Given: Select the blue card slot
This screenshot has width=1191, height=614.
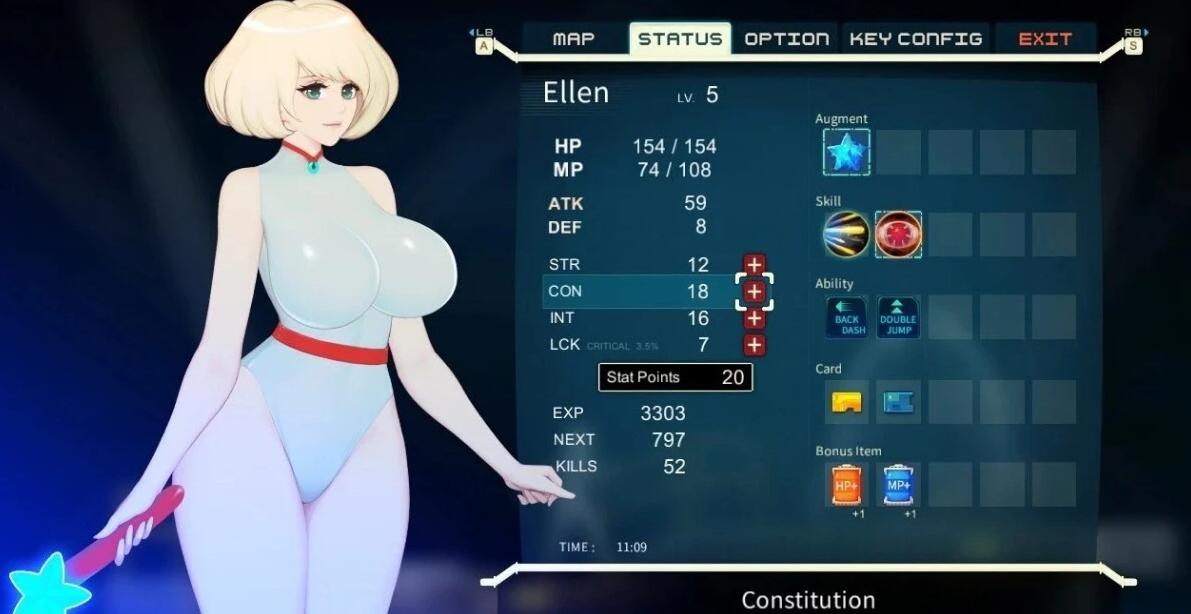Looking at the screenshot, I should pos(898,402).
